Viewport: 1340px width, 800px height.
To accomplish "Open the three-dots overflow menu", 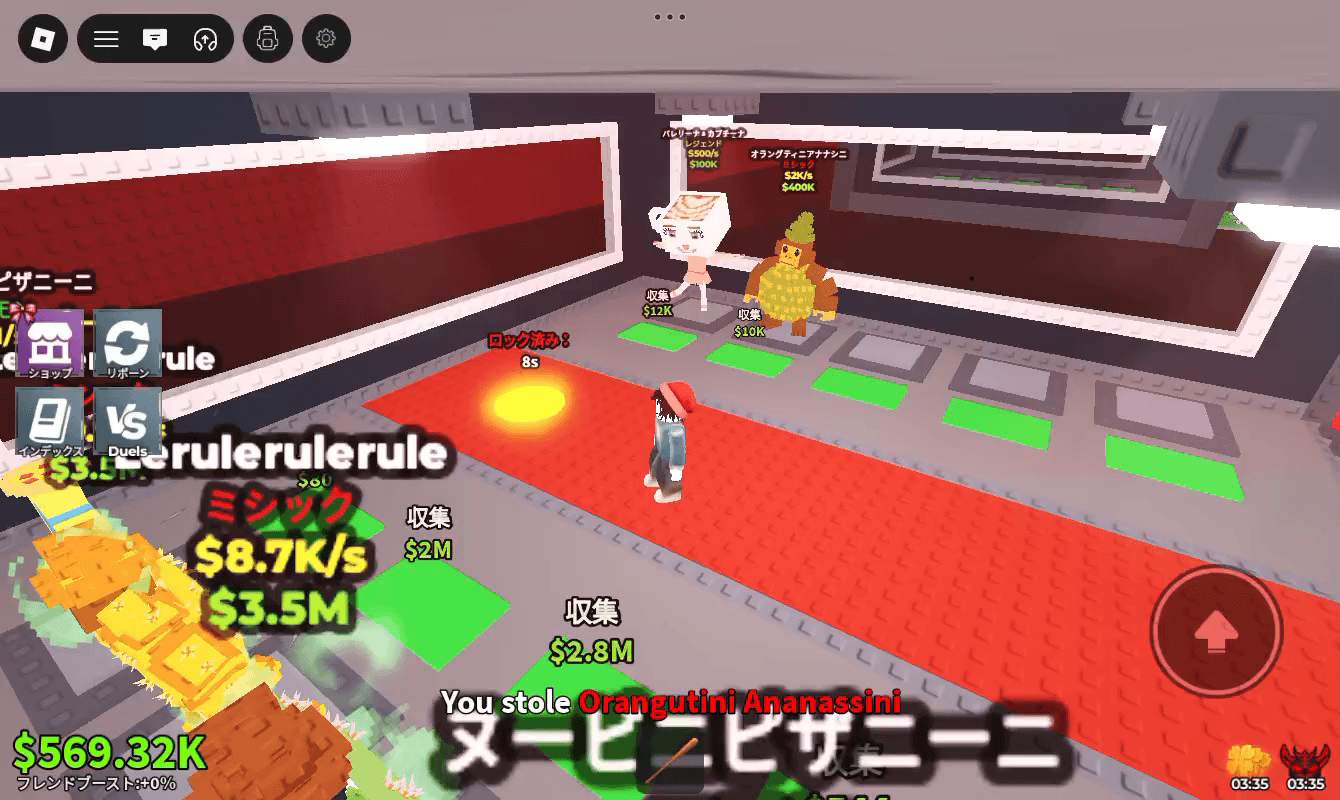I will [x=669, y=16].
